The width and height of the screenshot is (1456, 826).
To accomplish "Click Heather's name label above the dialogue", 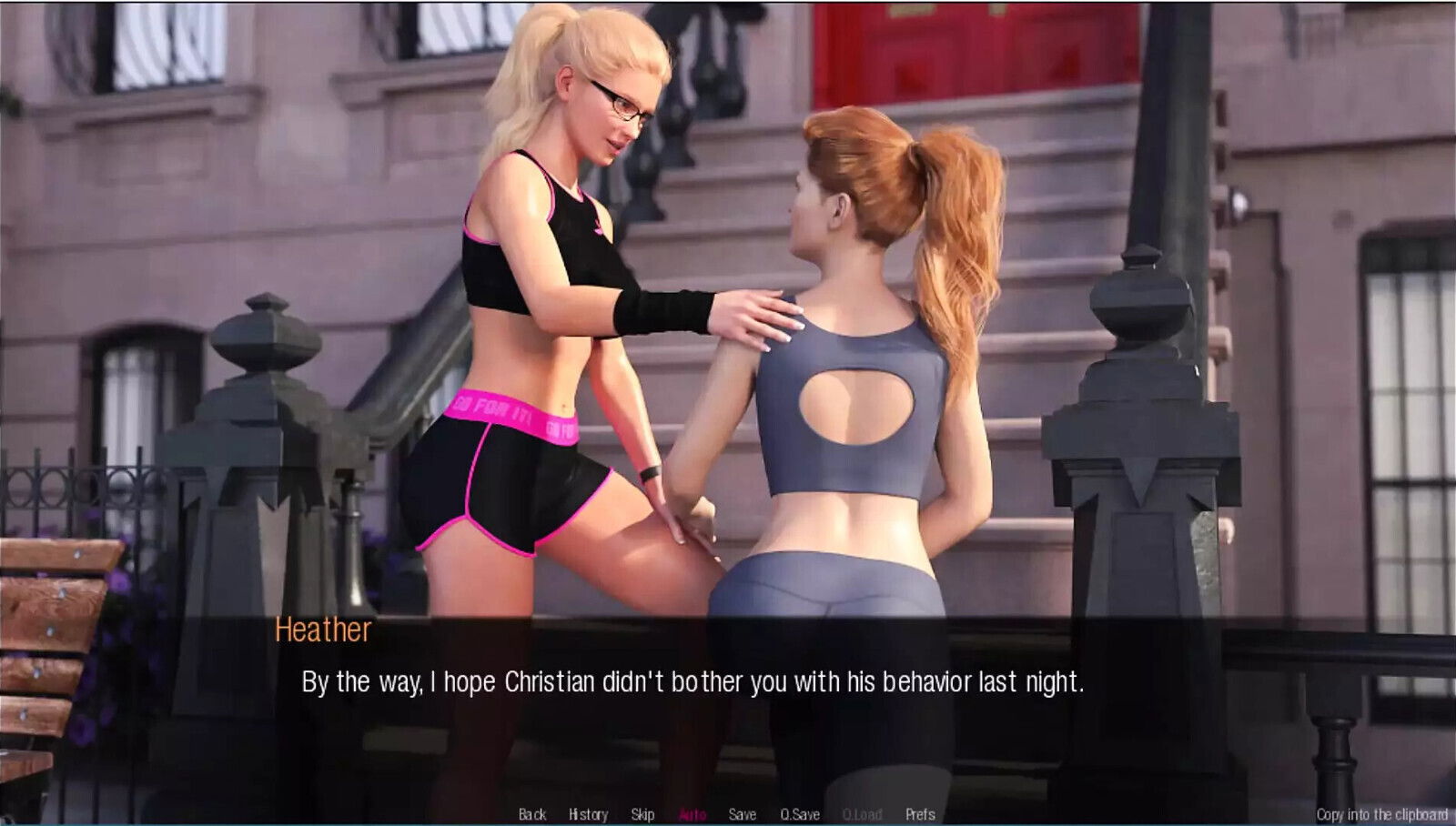I will click(x=323, y=631).
